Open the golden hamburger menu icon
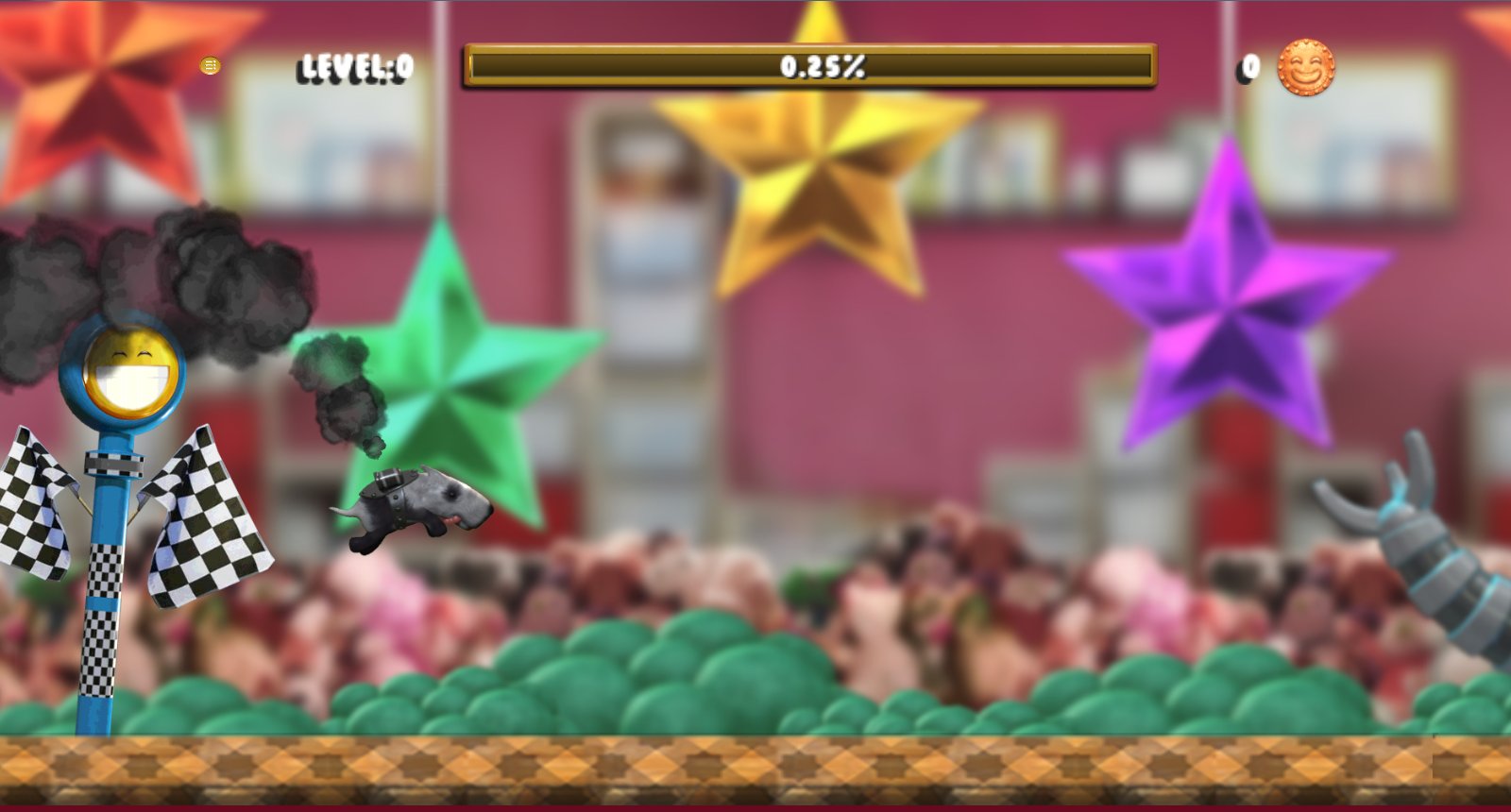The image size is (1511, 812). click(210, 64)
